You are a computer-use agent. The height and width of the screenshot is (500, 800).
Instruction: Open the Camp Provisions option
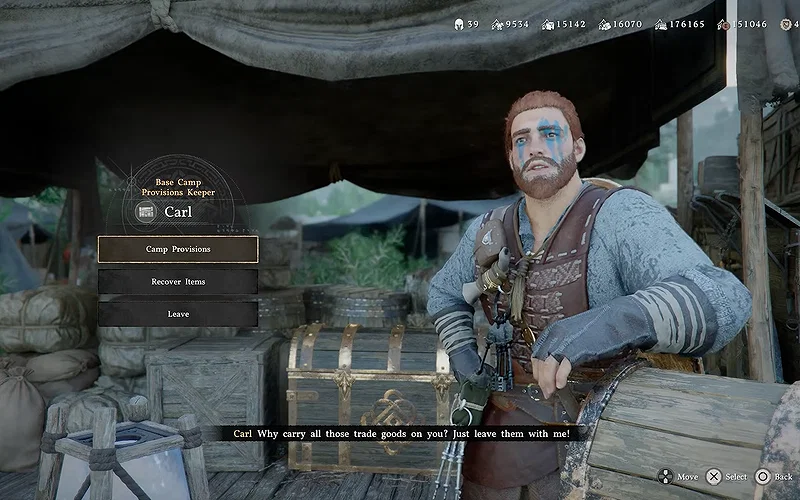point(178,249)
